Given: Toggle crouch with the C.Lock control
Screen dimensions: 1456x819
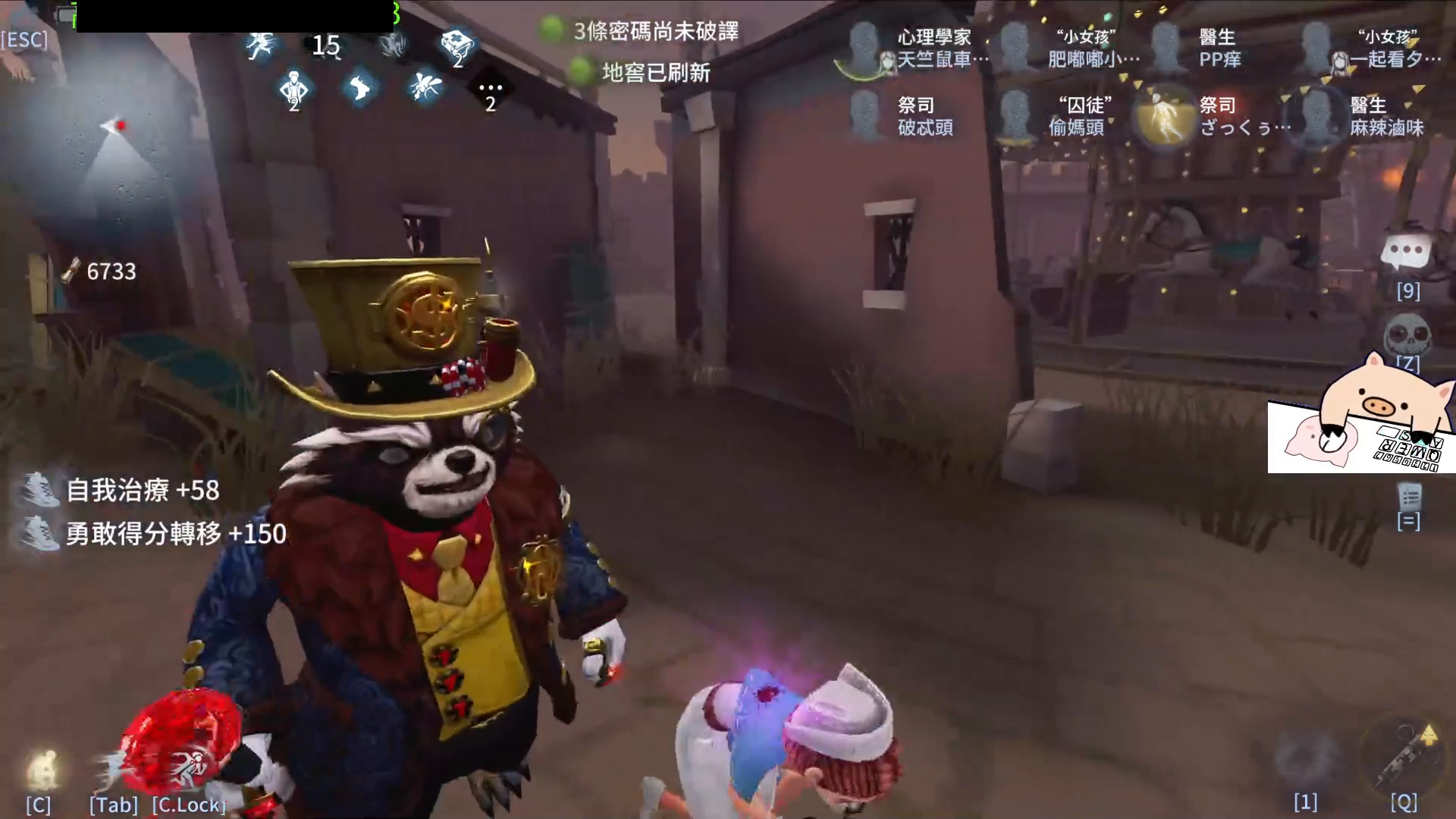Looking at the screenshot, I should [187, 805].
